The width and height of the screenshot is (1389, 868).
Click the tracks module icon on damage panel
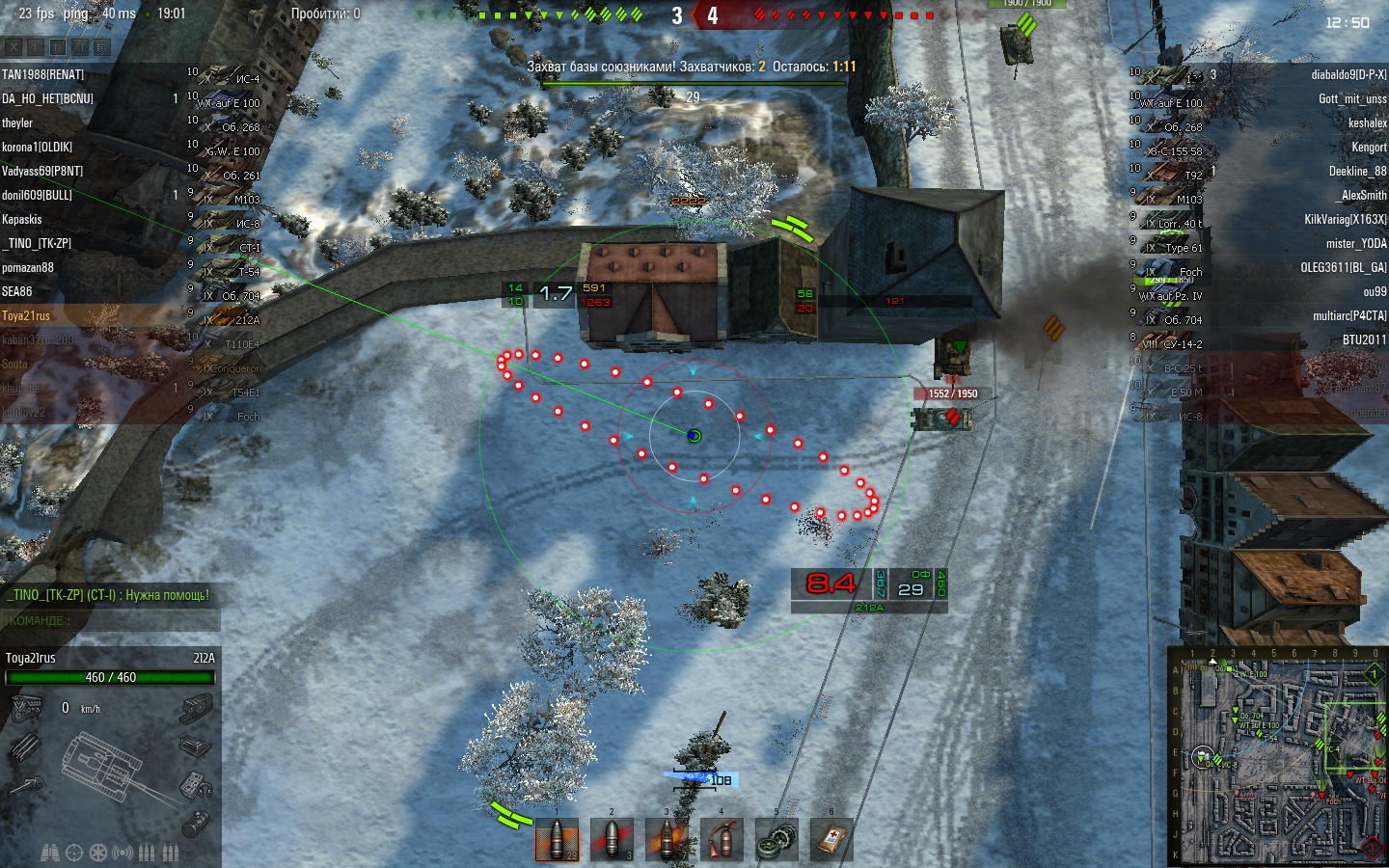[x=197, y=710]
